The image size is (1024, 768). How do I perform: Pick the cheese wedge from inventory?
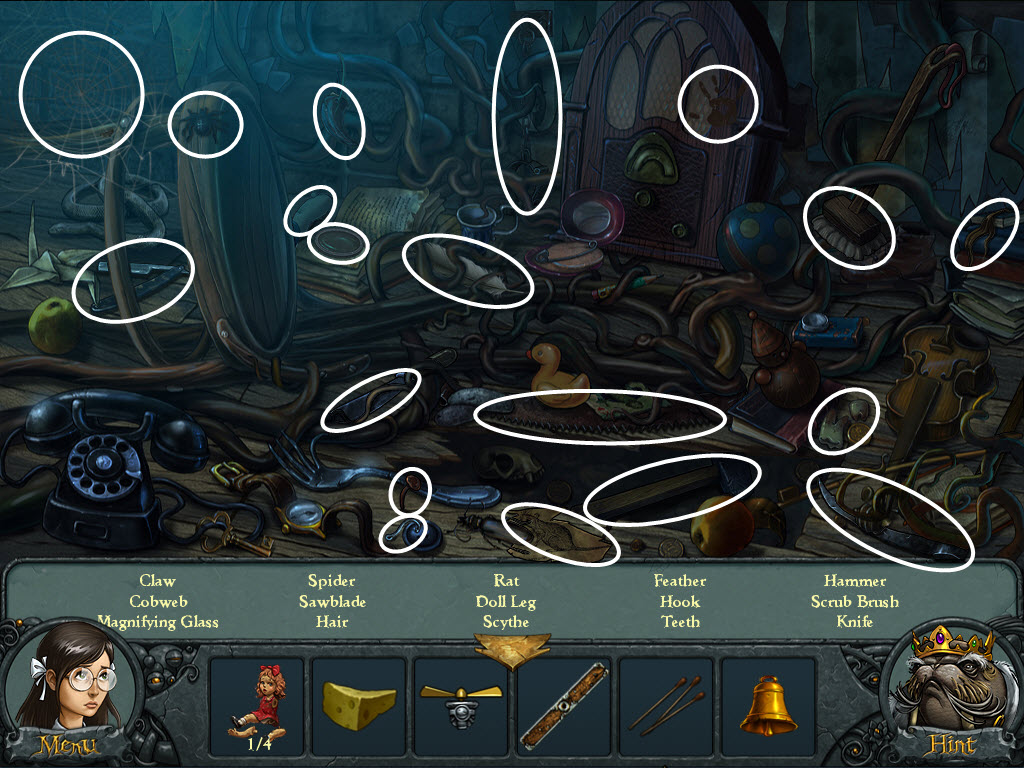(x=358, y=704)
